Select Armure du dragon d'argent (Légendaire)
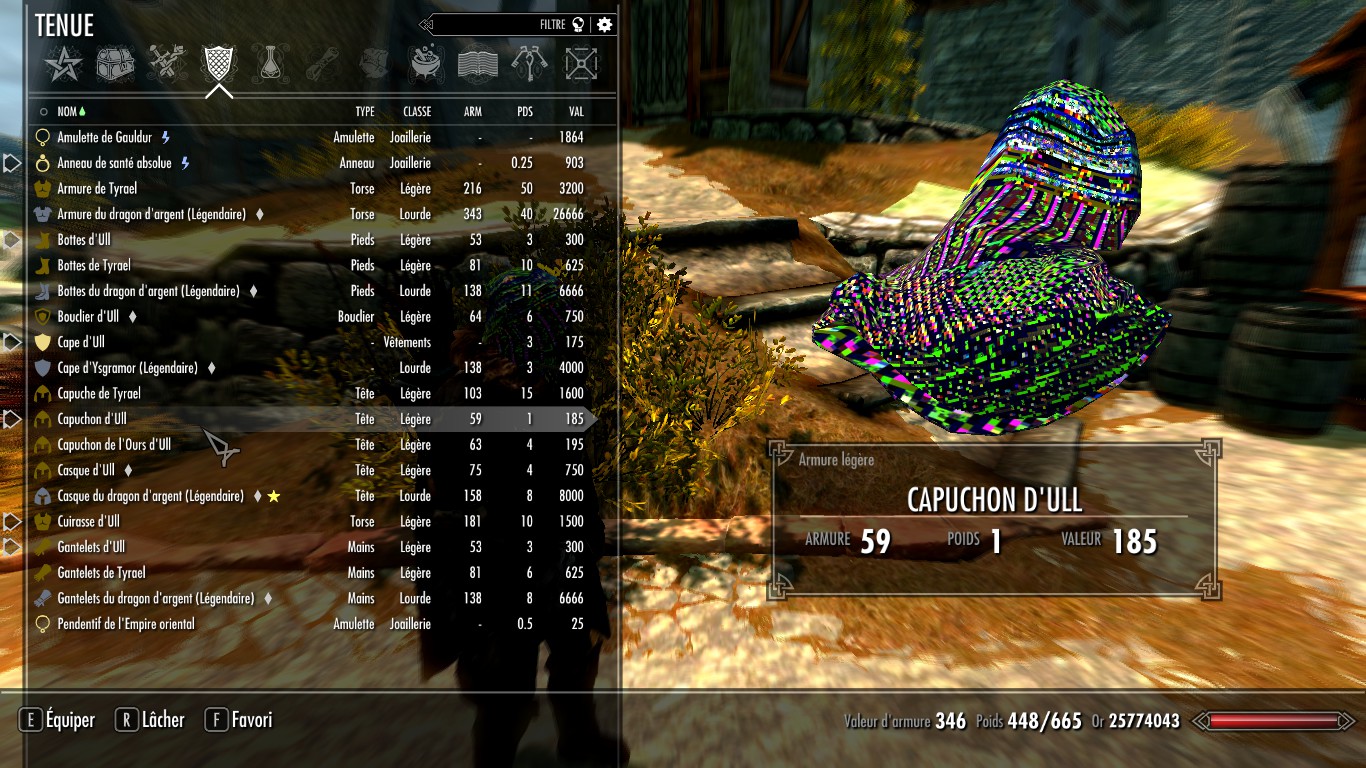The image size is (1366, 768). pyautogui.click(x=151, y=214)
